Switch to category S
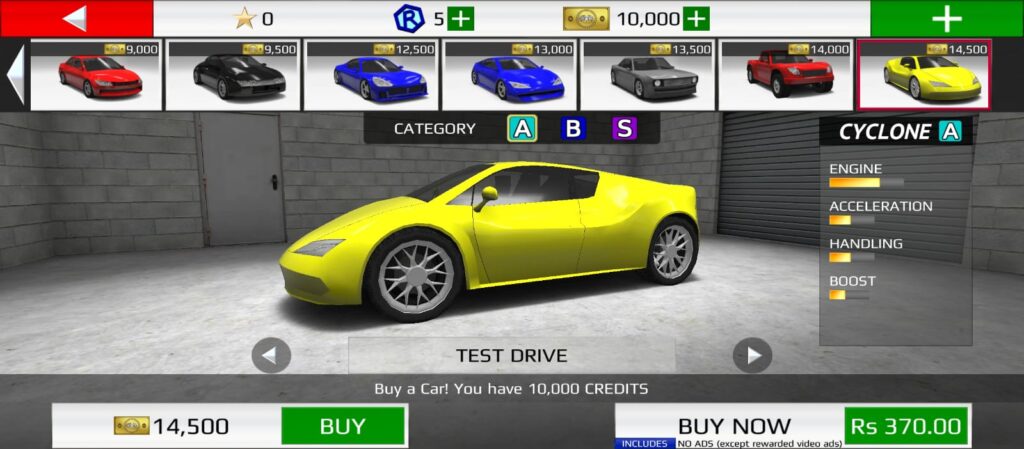 [624, 129]
